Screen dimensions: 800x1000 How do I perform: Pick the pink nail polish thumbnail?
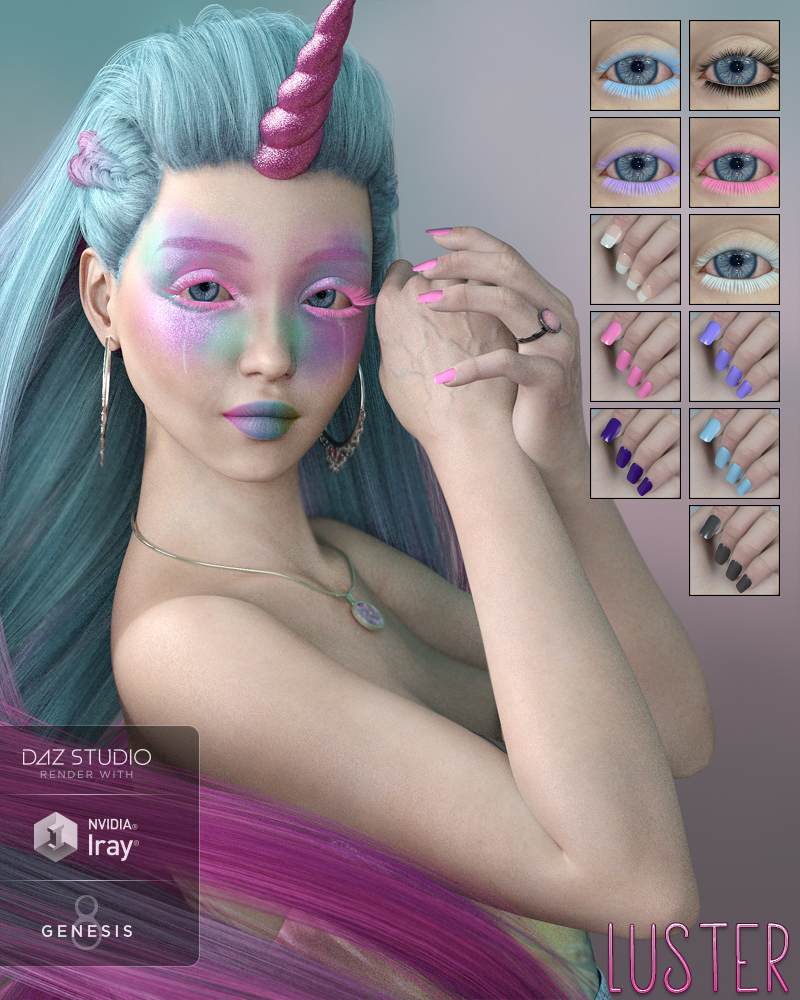(635, 356)
